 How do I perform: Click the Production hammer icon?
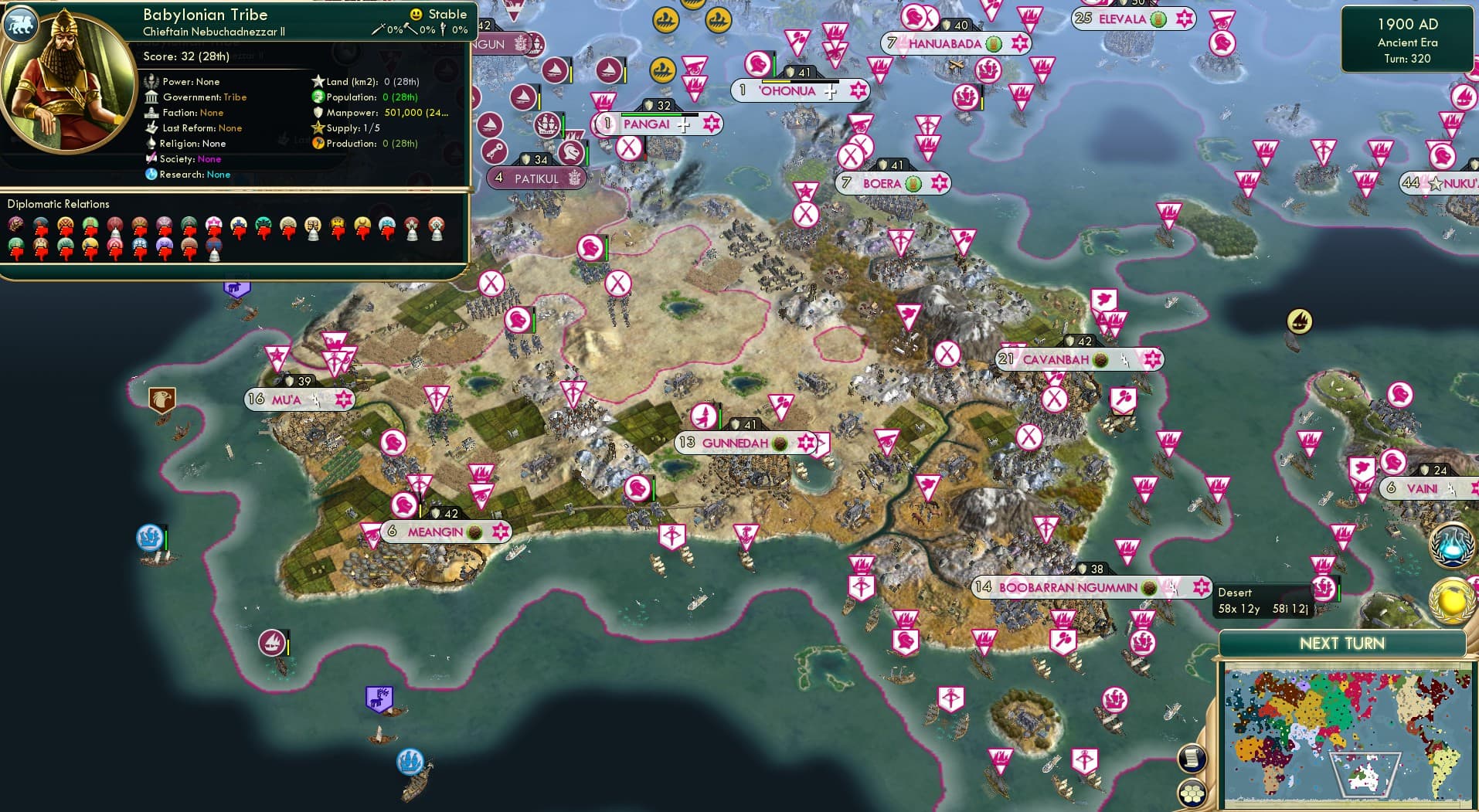[x=319, y=143]
